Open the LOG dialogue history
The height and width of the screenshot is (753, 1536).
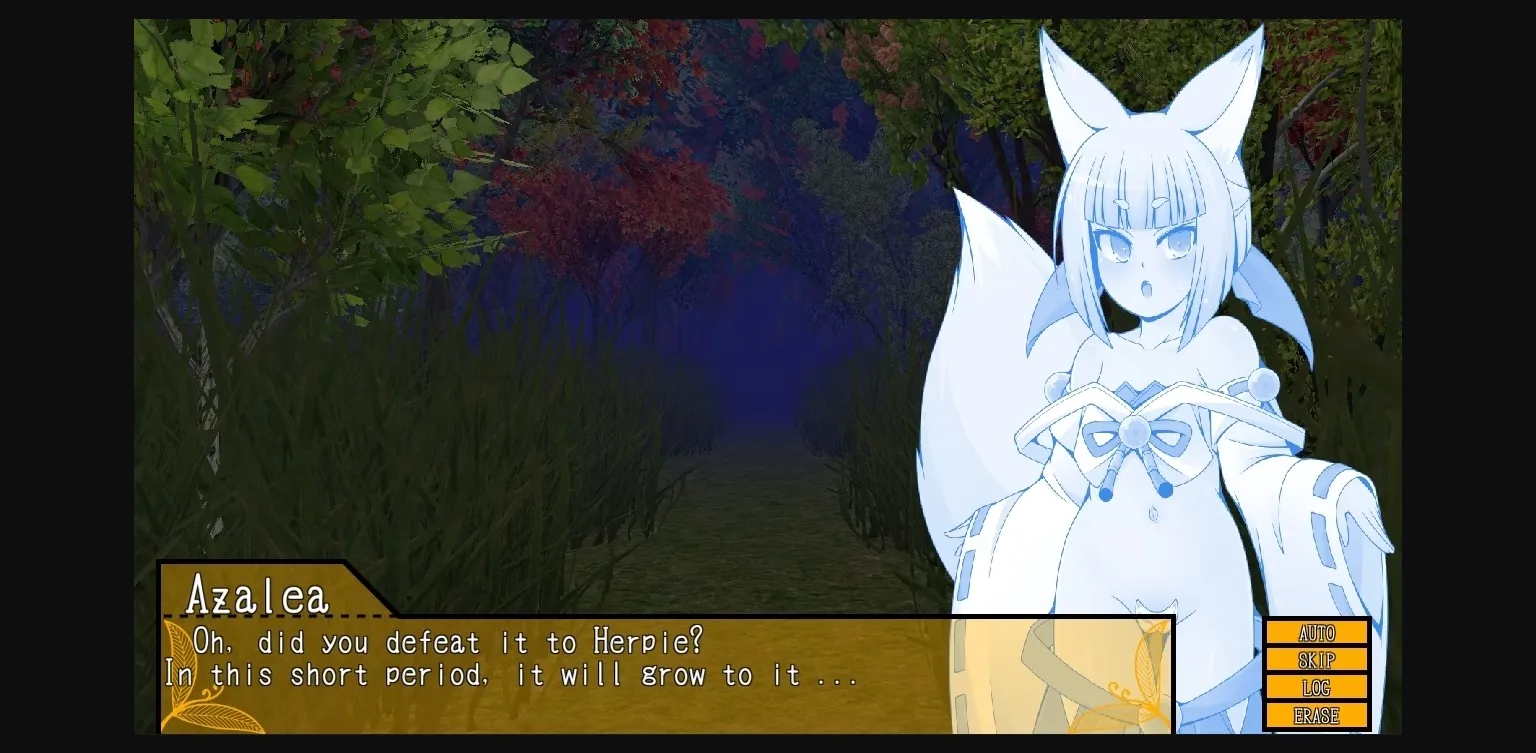pos(1316,687)
